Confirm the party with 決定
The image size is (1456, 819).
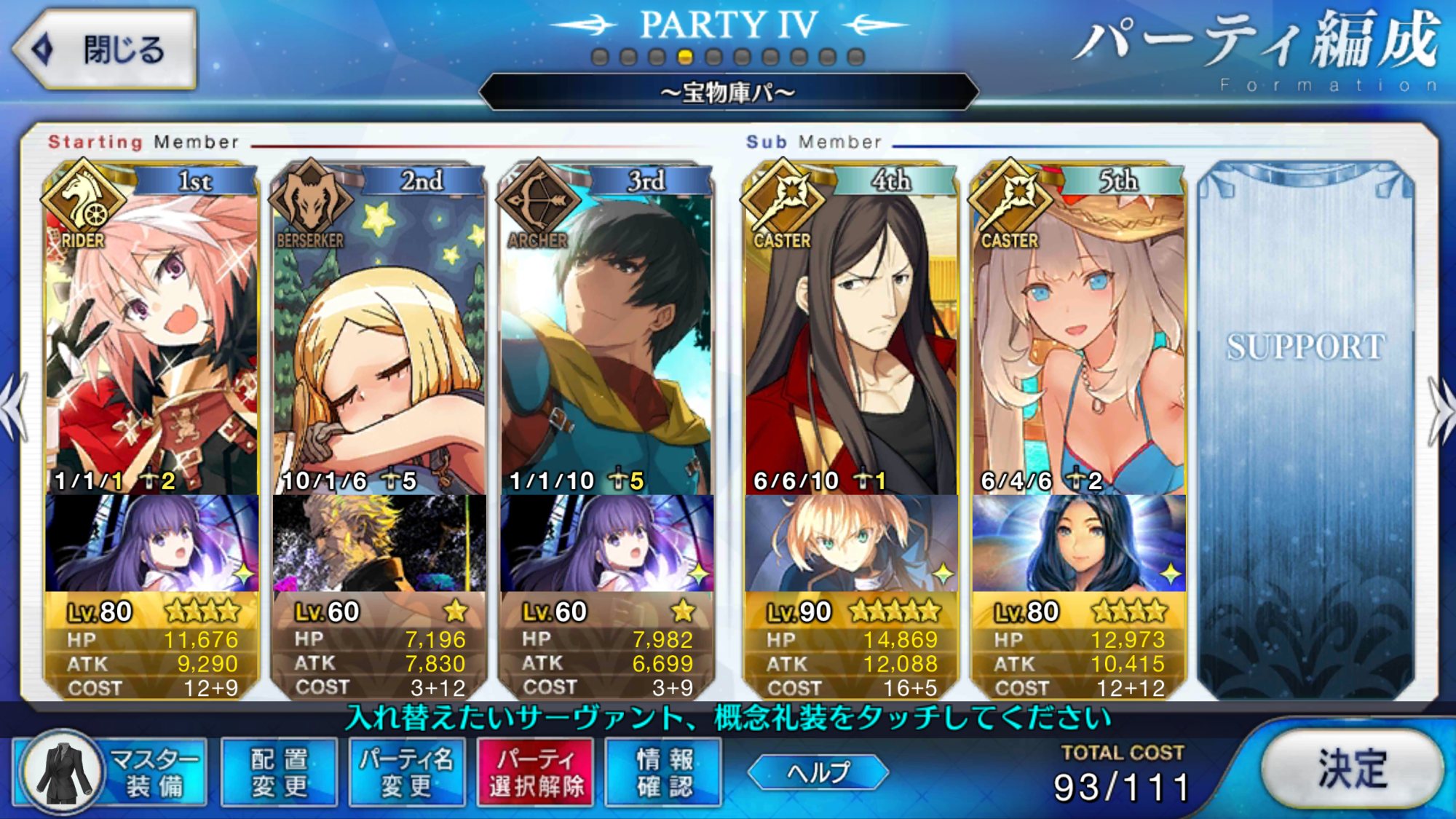pyautogui.click(x=1351, y=769)
